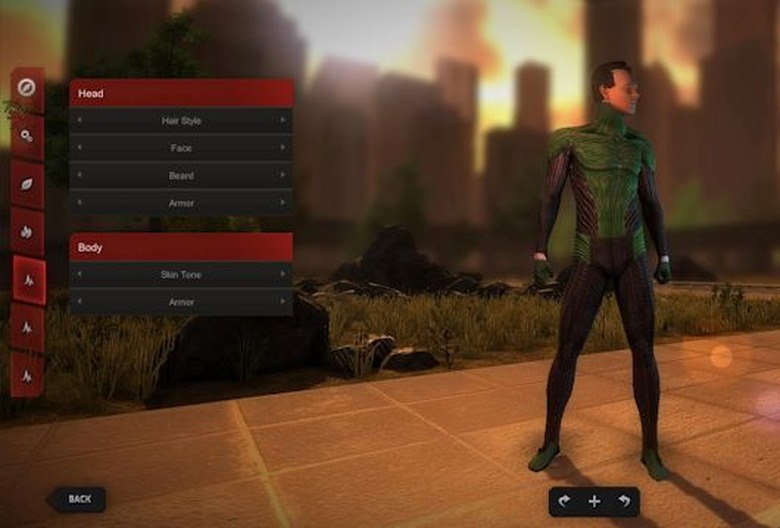Click the Body section header
780x528 pixels.
[181, 247]
